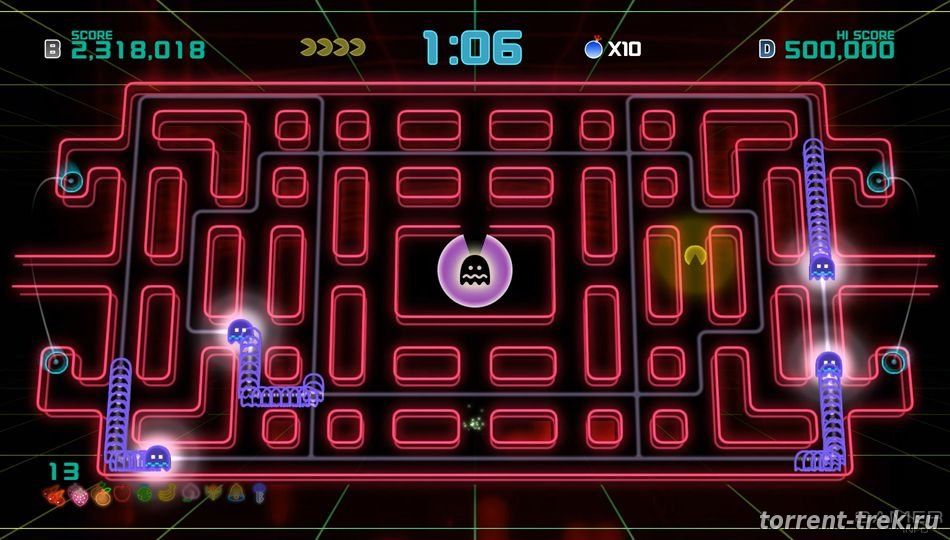
Task: Select the strawberry fruit icon
Action: 77,493
